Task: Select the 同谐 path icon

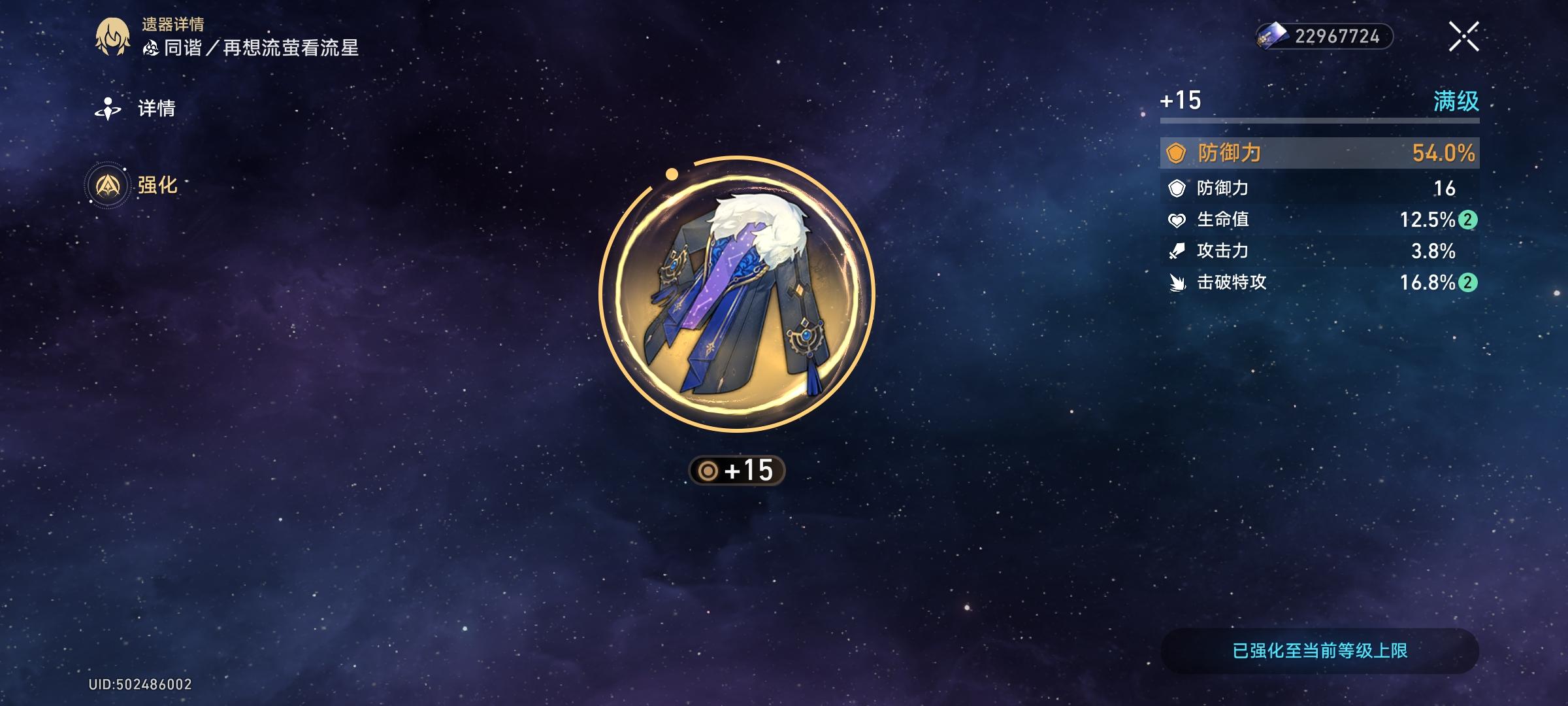Action: tap(152, 47)
